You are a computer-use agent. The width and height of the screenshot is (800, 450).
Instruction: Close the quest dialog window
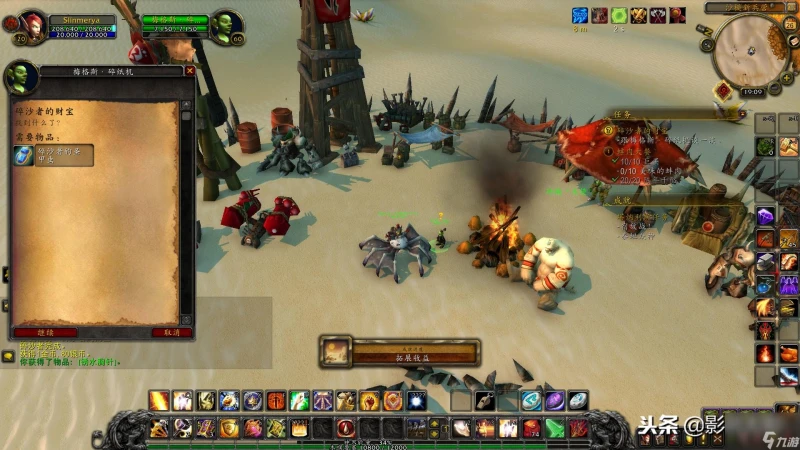[x=190, y=71]
